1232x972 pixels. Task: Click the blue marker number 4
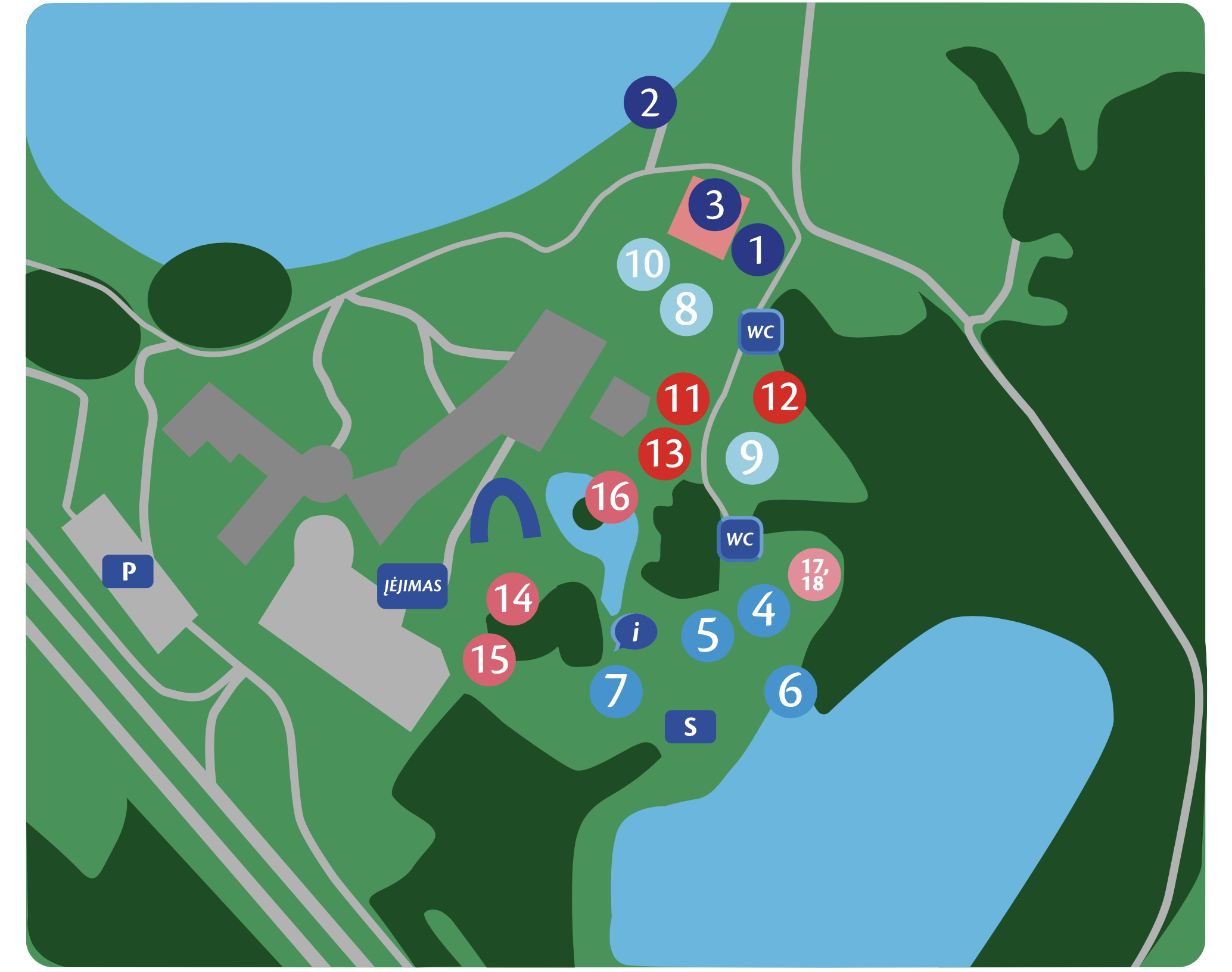(764, 610)
